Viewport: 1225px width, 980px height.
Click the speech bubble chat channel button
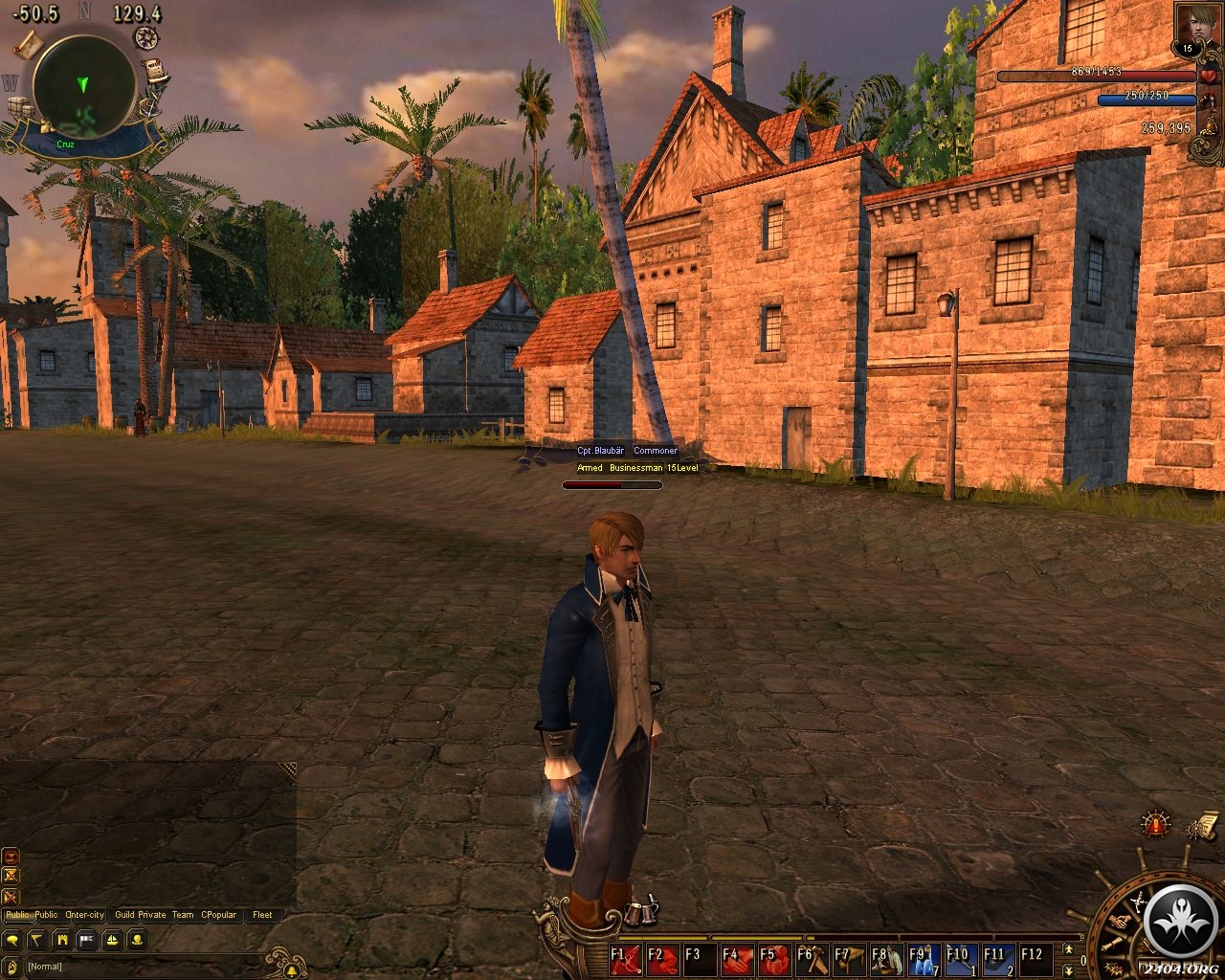pyautogui.click(x=14, y=940)
